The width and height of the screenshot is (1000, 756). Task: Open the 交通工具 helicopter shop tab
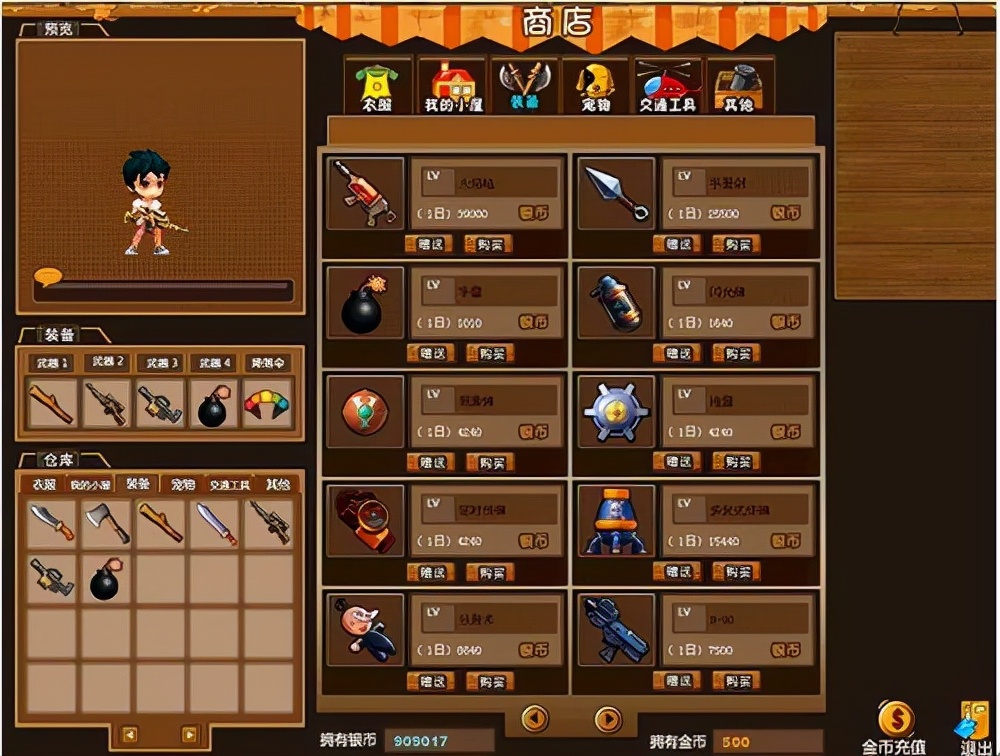(667, 87)
